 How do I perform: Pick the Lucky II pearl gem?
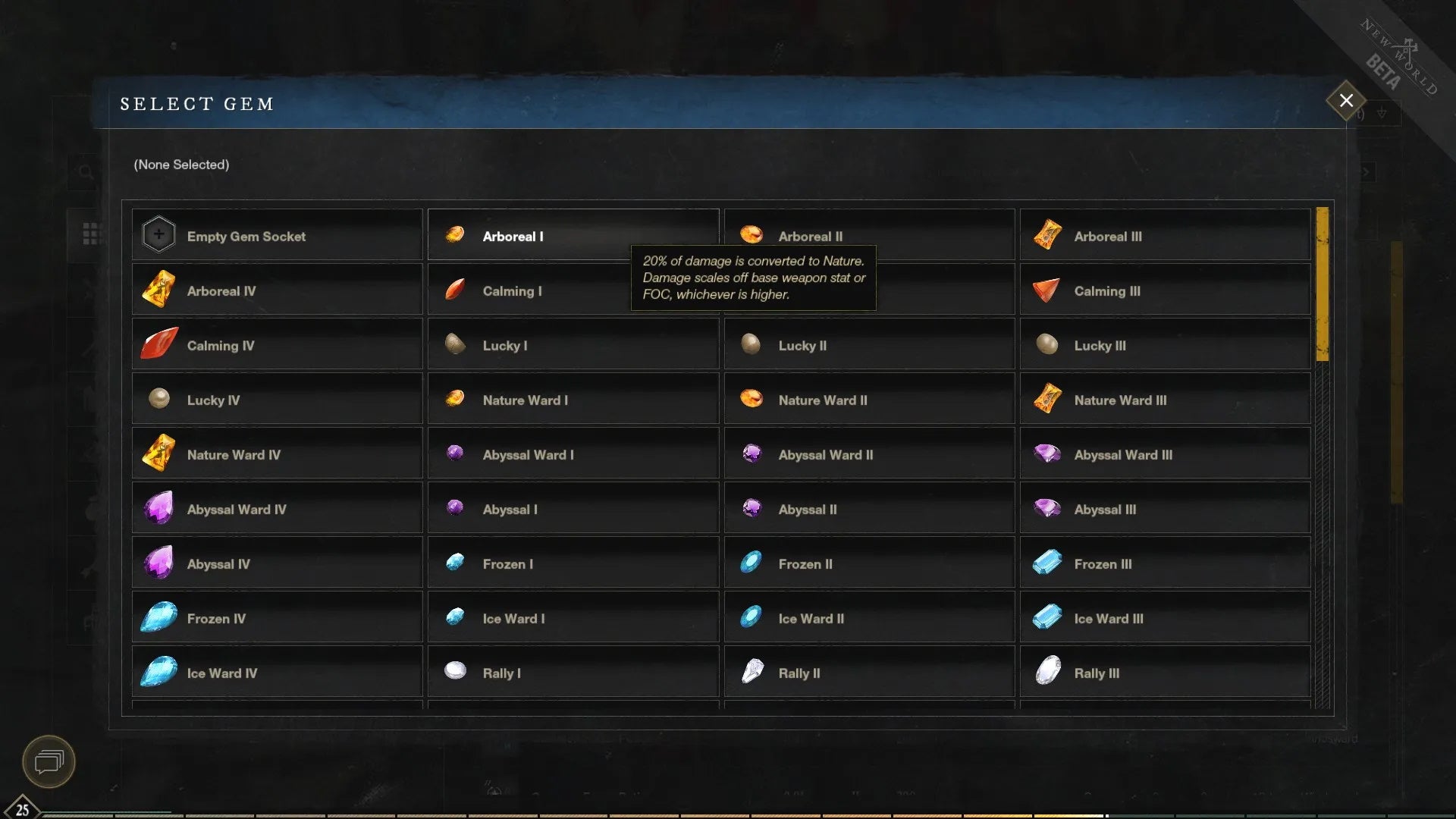coord(869,345)
